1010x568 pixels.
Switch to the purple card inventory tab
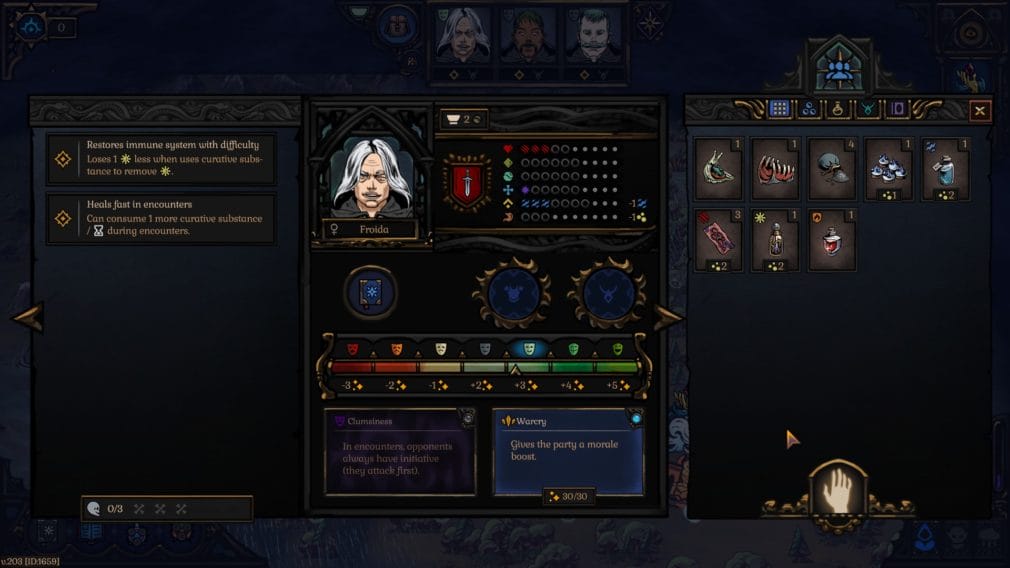tap(896, 109)
